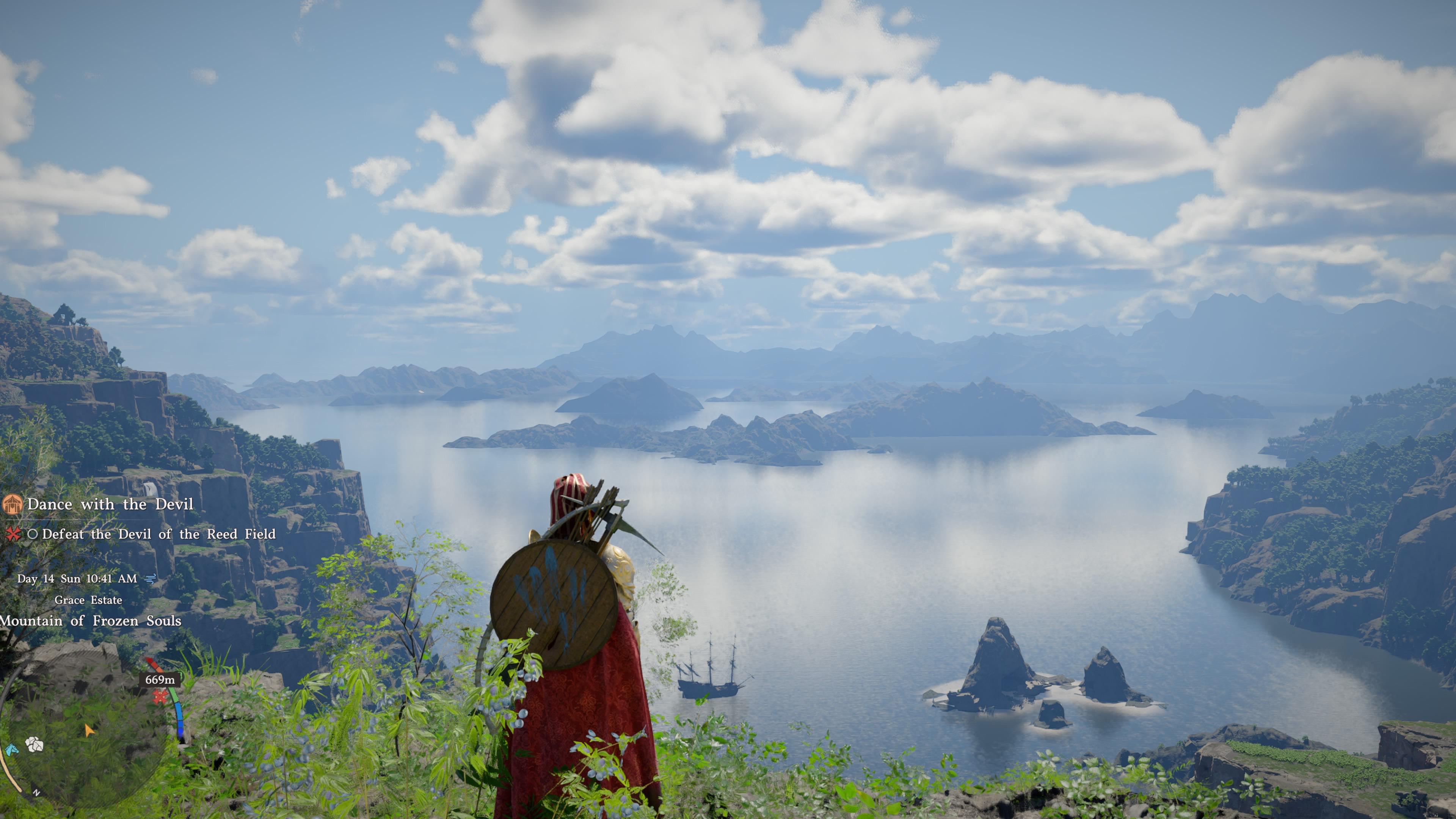Open the Dance with the Devil quest

point(110,504)
